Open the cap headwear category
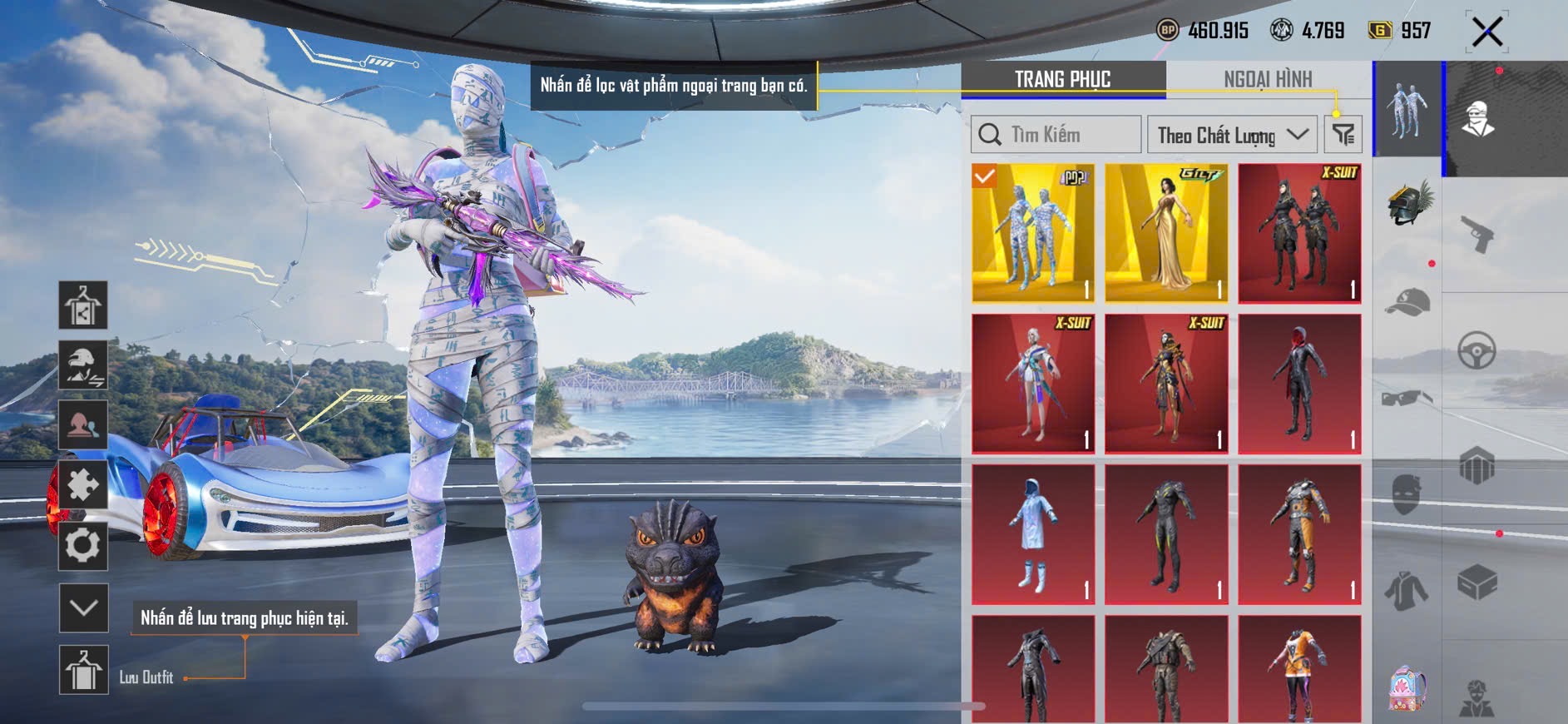 point(1407,303)
